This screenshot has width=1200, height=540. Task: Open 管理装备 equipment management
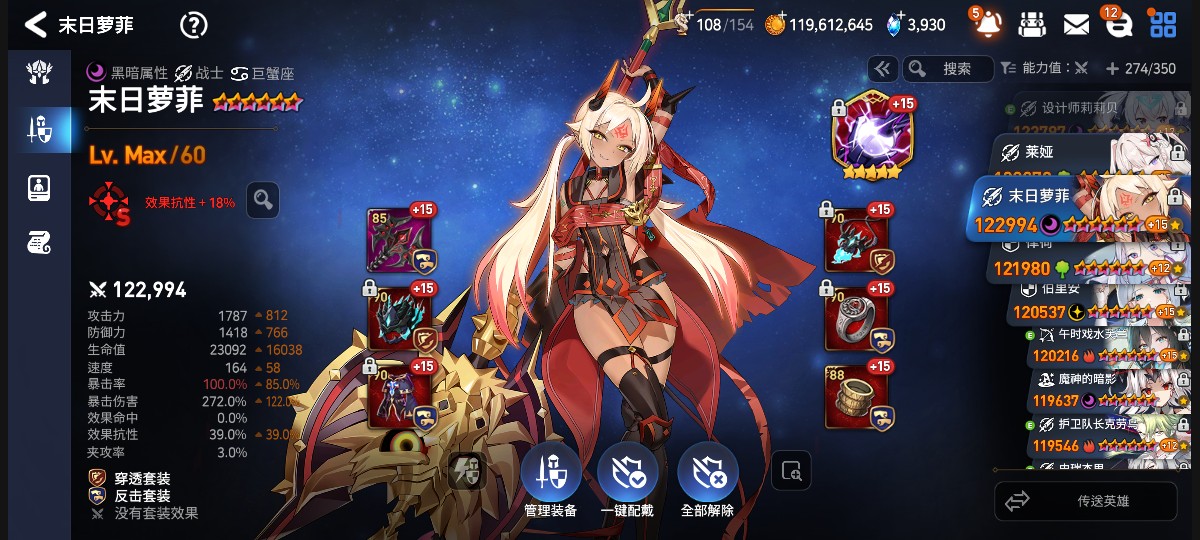coord(550,481)
